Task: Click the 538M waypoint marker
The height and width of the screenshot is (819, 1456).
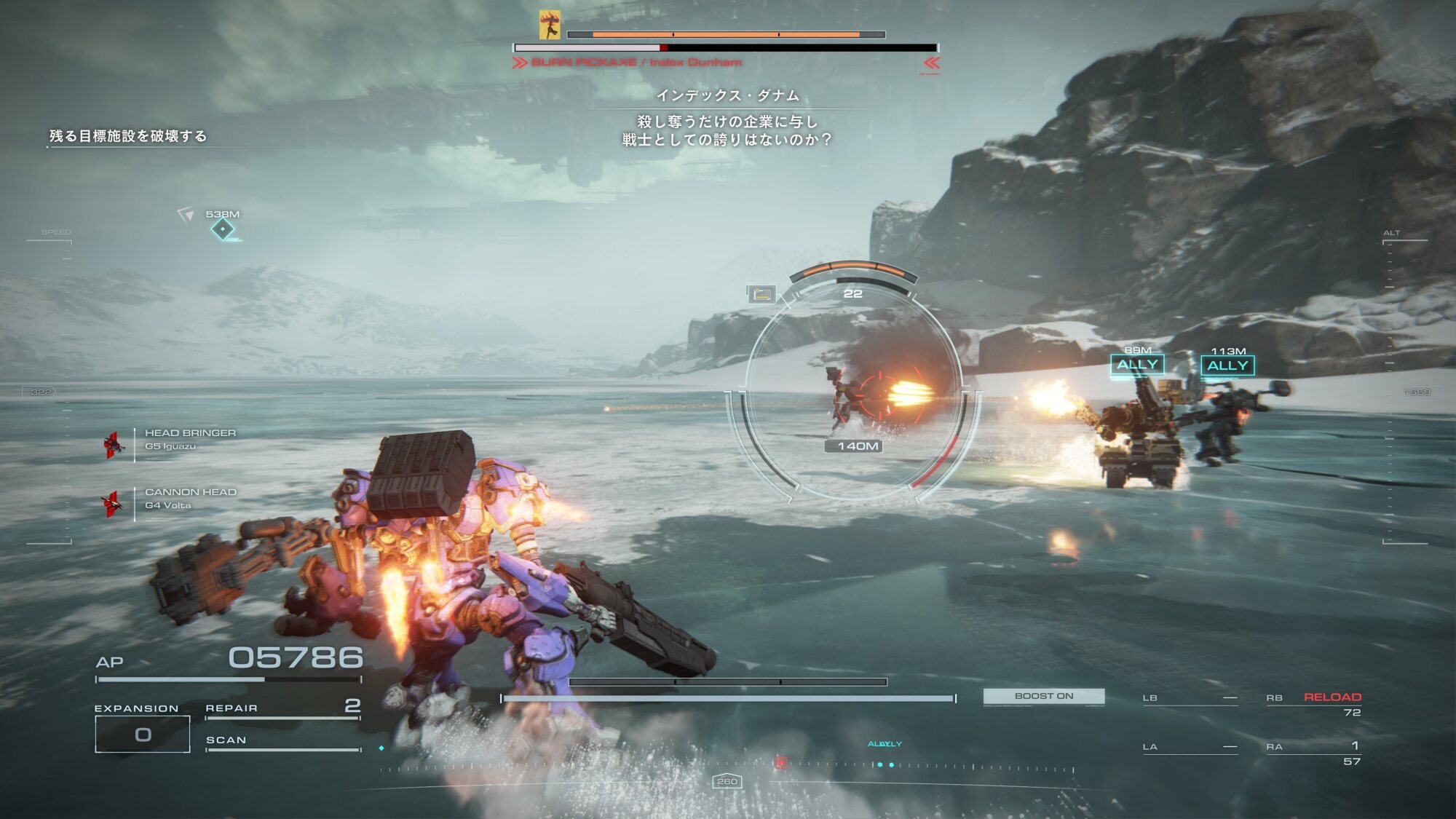Action: point(222,229)
